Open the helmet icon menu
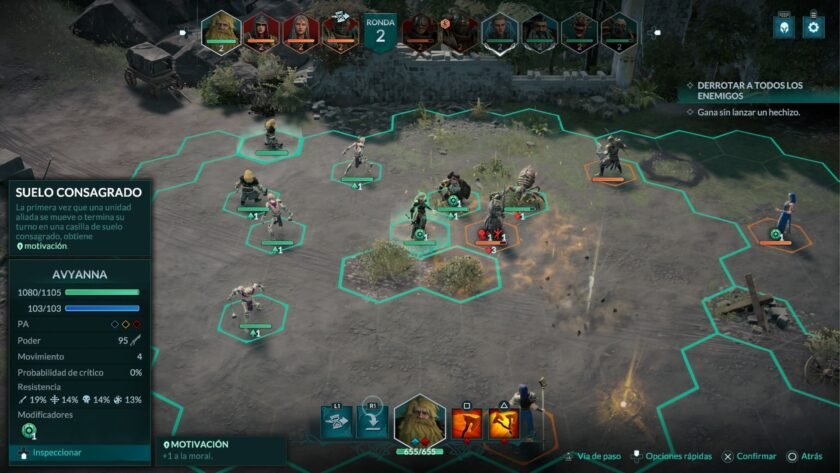The height and width of the screenshot is (473, 840). [x=784, y=27]
